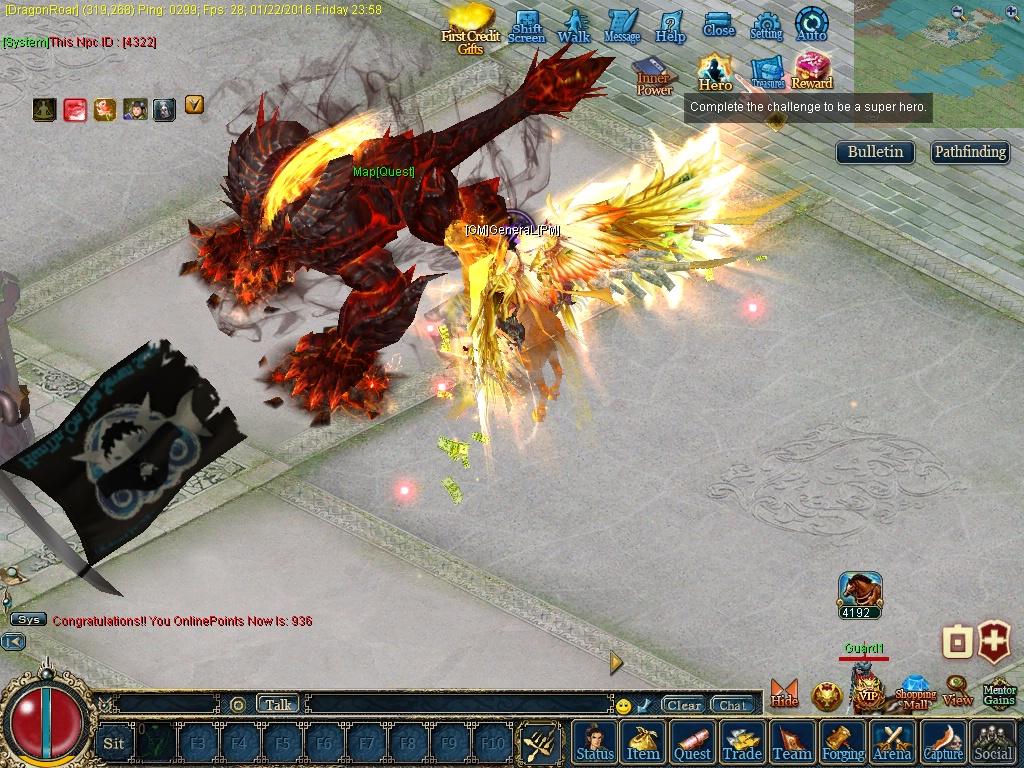Open the First Credit Gifts offer
Screen dimensions: 1024x768
click(x=470, y=28)
